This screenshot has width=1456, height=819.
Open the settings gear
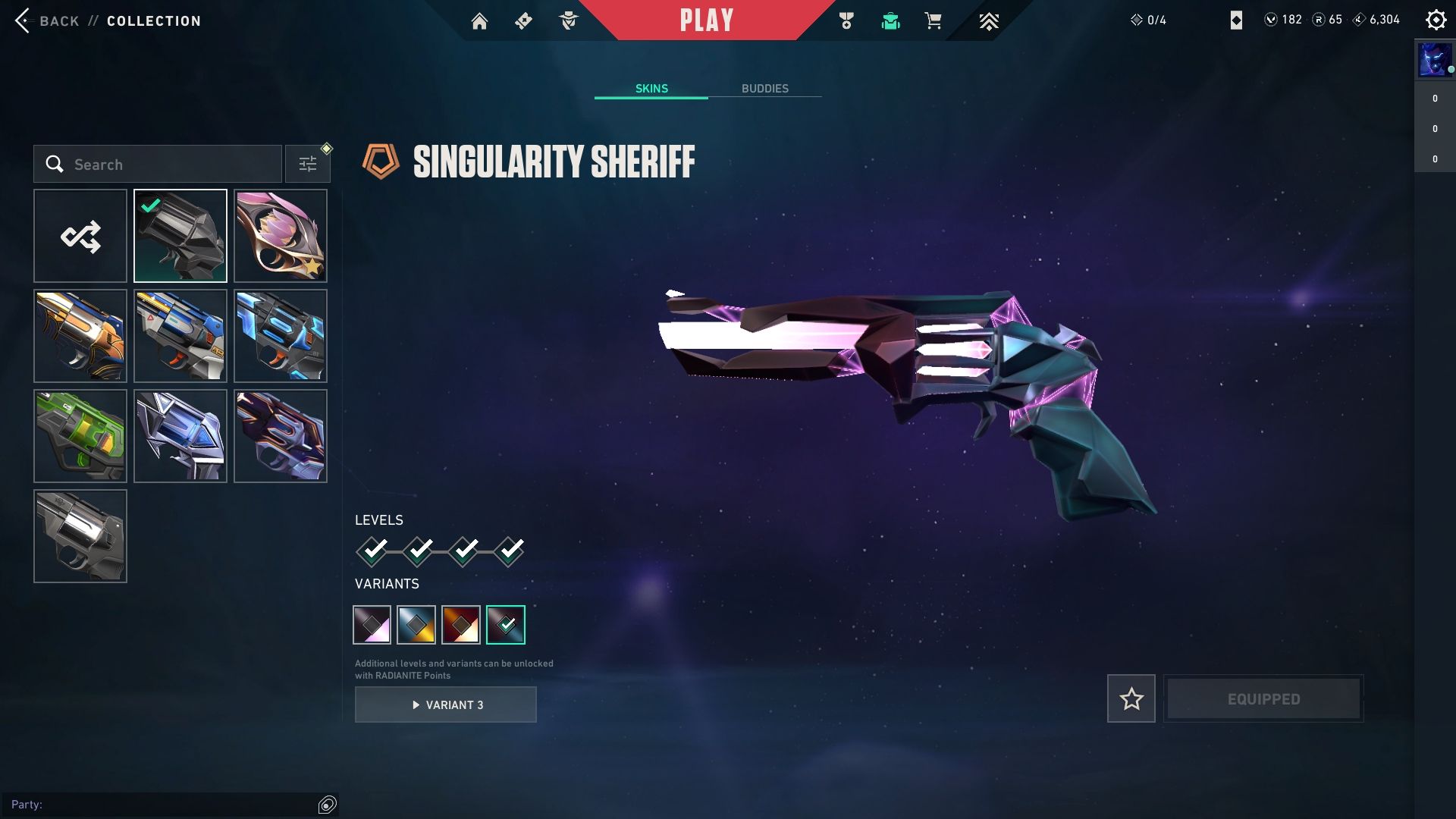1436,20
